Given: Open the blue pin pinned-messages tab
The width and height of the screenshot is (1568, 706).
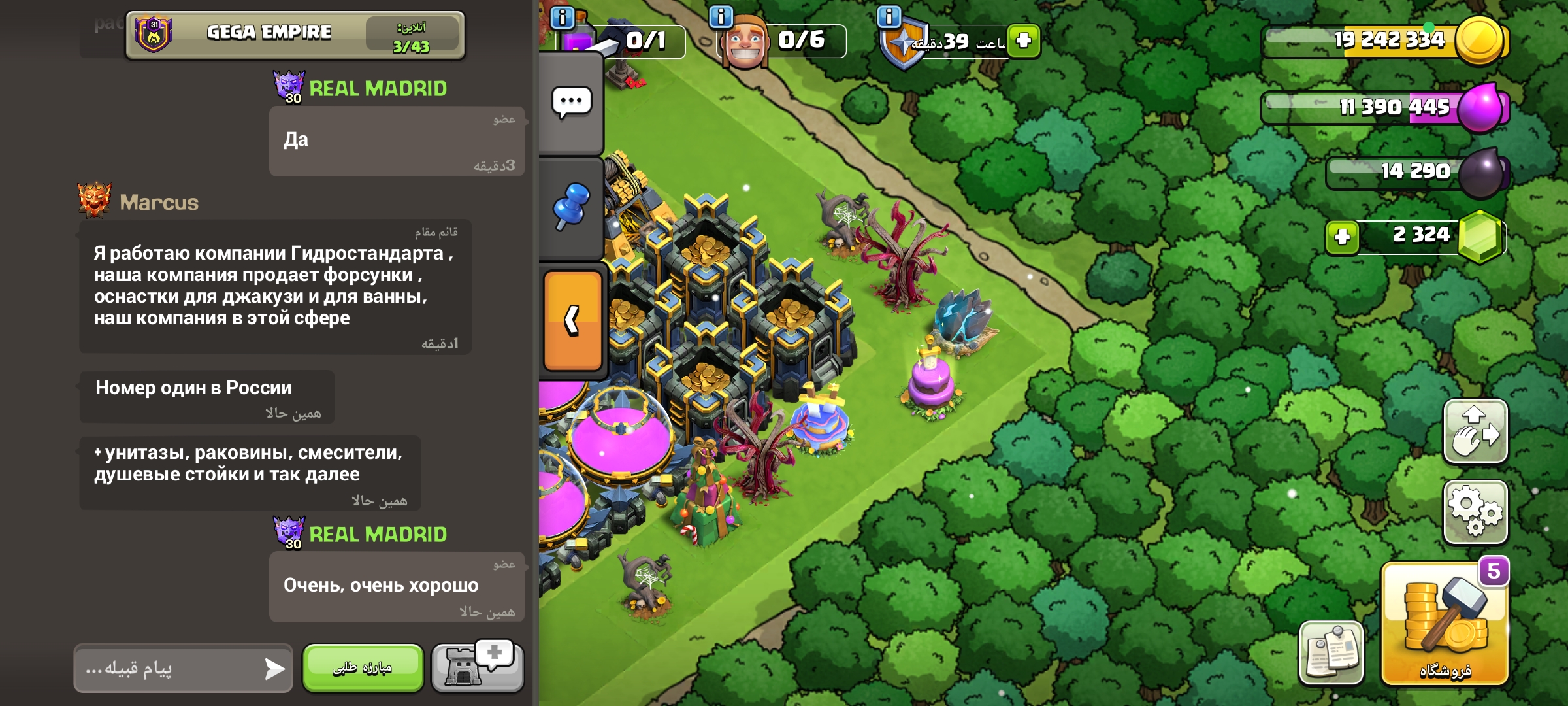Looking at the screenshot, I should [571, 206].
